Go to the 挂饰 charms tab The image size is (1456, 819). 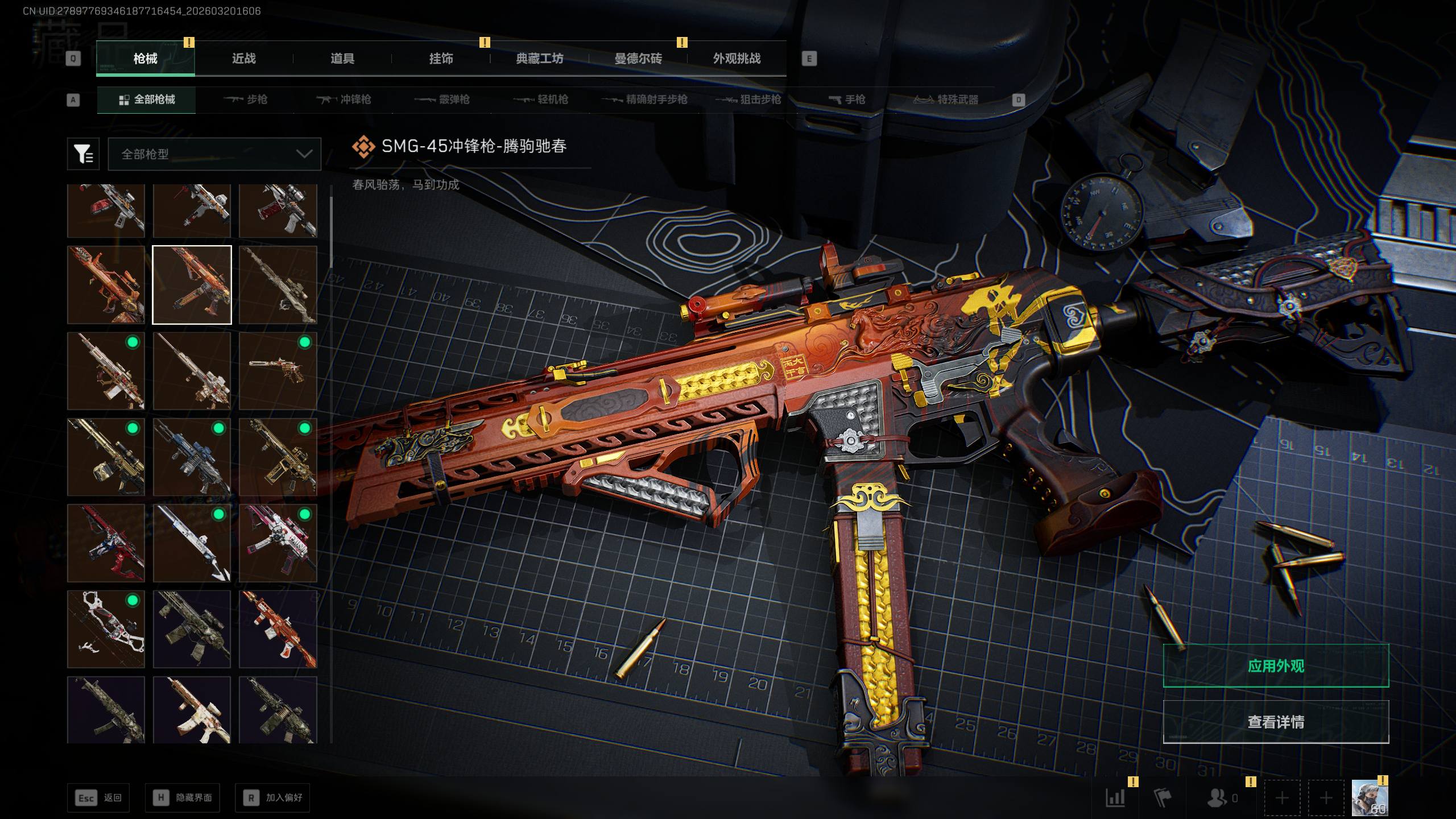[x=441, y=59]
